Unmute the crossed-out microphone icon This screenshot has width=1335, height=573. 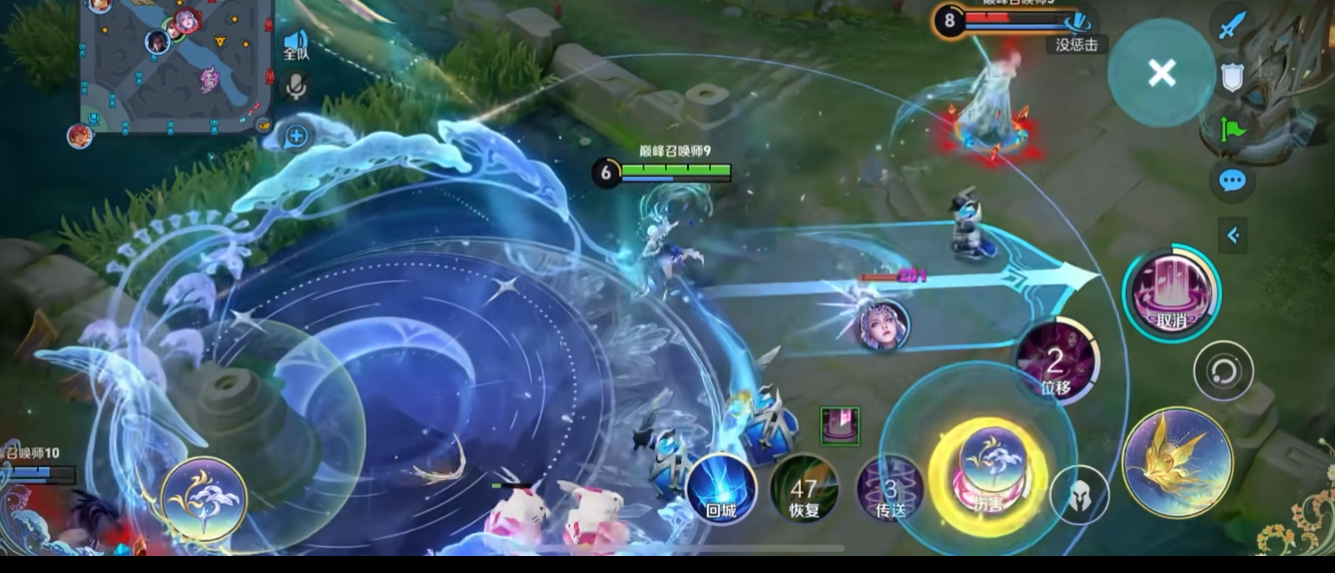click(x=295, y=87)
